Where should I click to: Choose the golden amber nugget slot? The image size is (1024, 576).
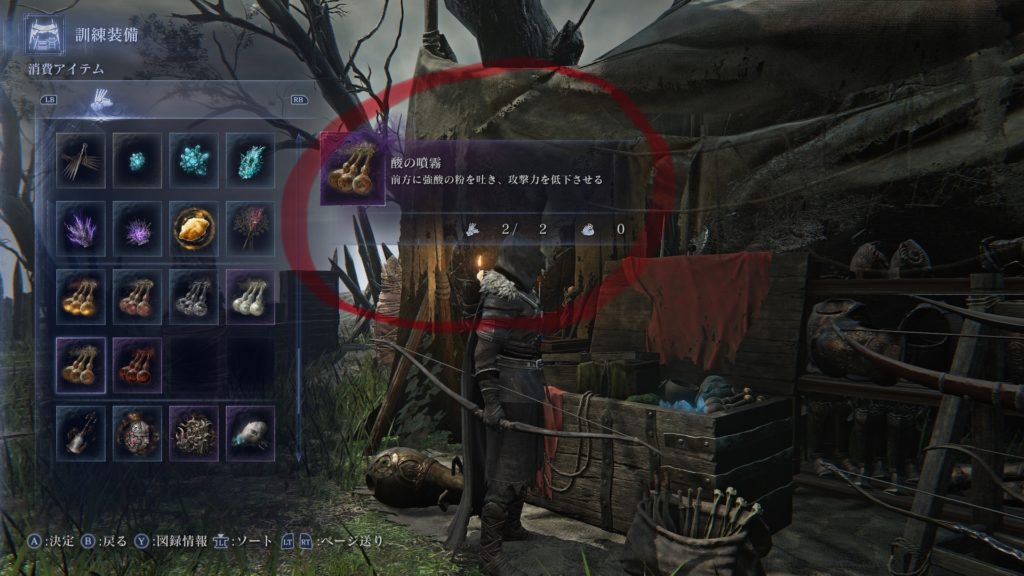point(194,226)
